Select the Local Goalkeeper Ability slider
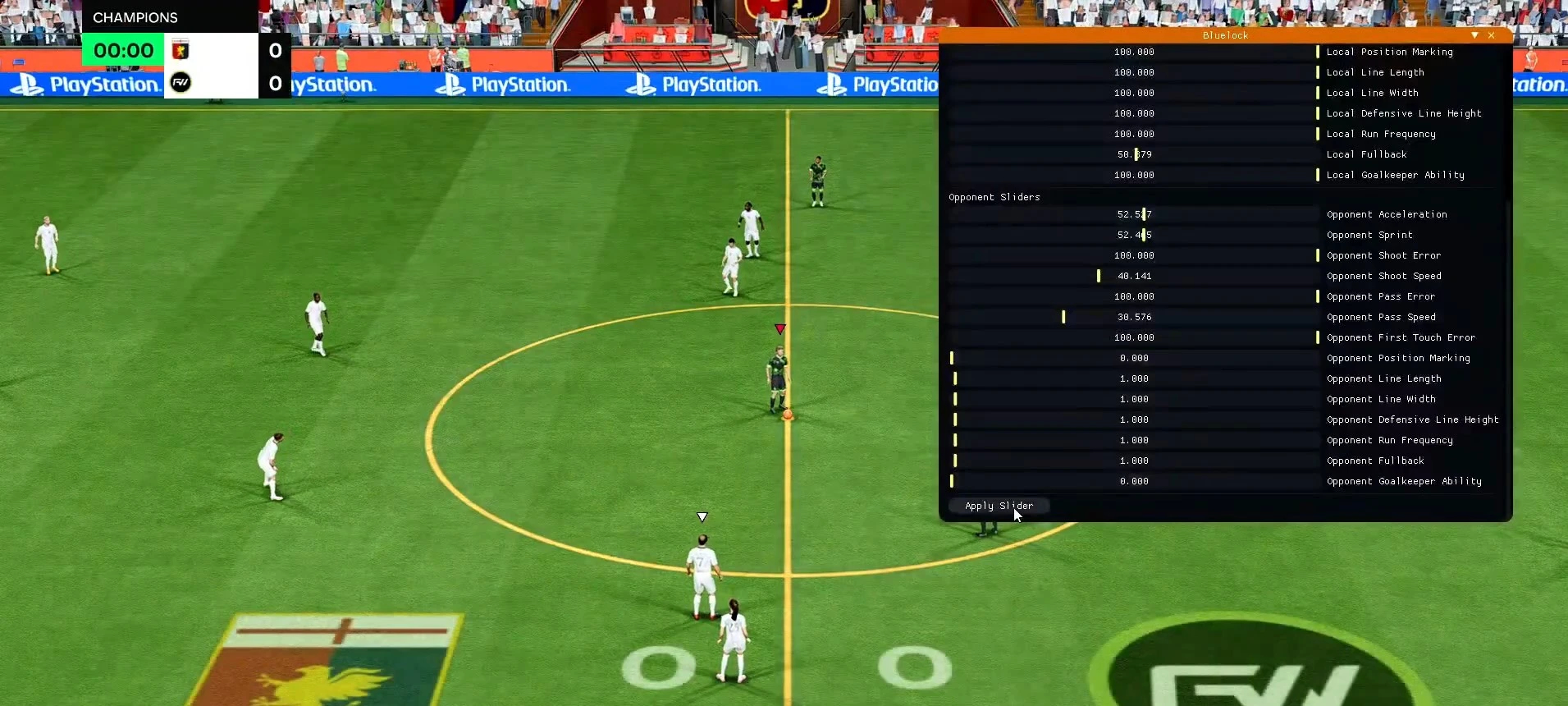 (1316, 175)
